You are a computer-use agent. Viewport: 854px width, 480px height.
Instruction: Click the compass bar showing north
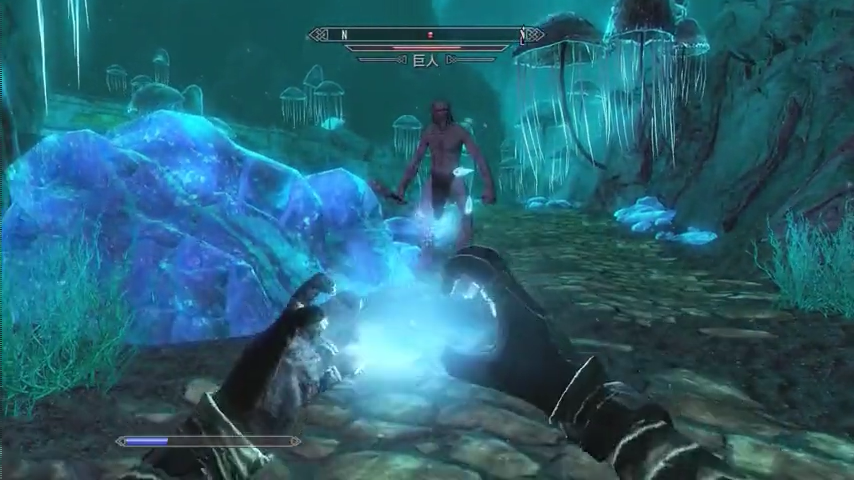pos(427,35)
